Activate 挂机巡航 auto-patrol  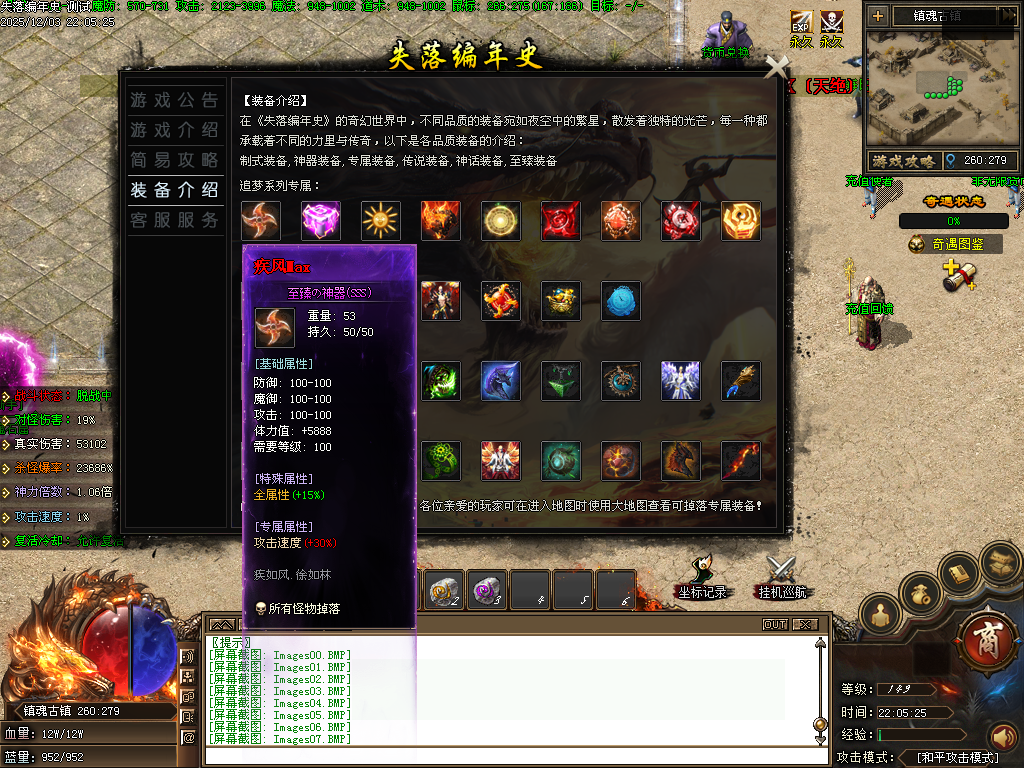[x=781, y=580]
